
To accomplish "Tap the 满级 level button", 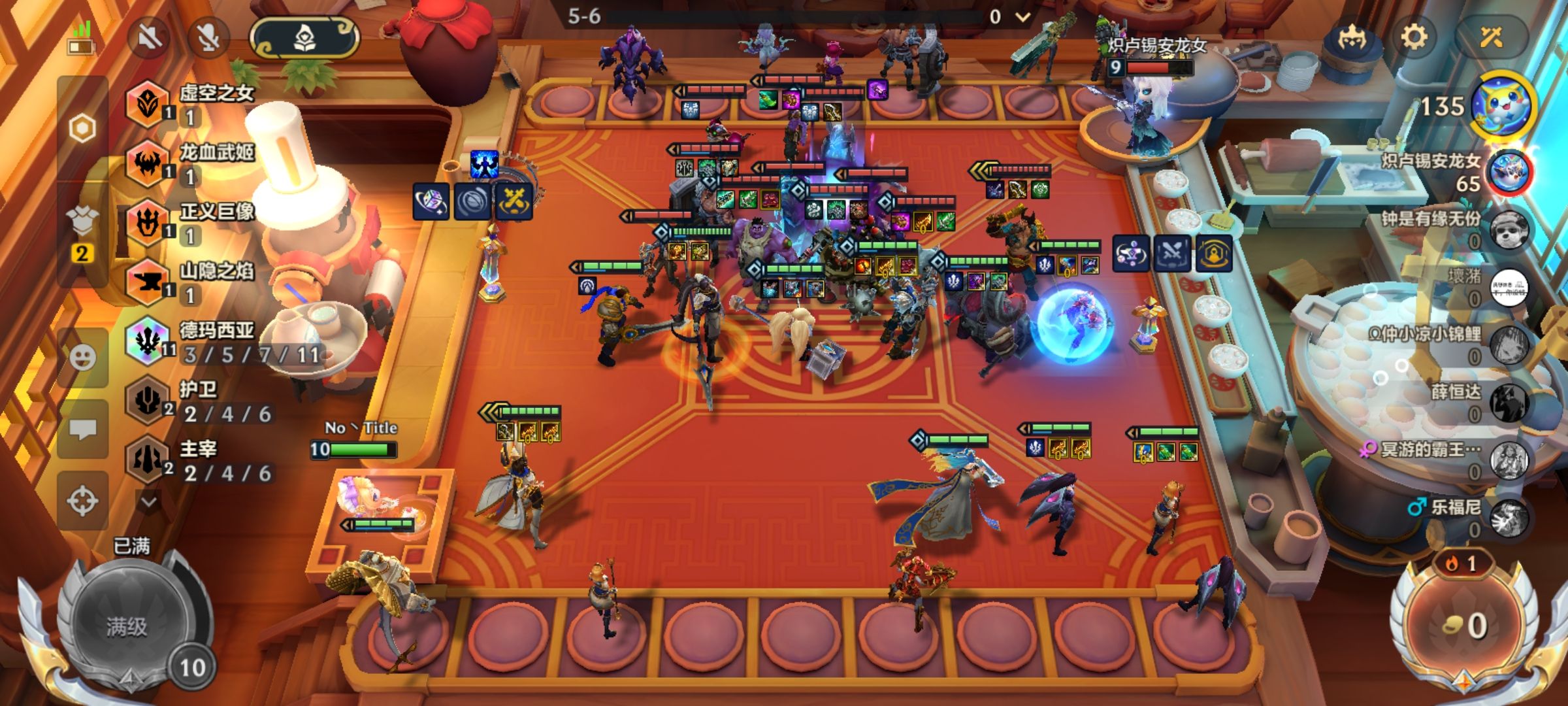I will pyautogui.click(x=127, y=626).
